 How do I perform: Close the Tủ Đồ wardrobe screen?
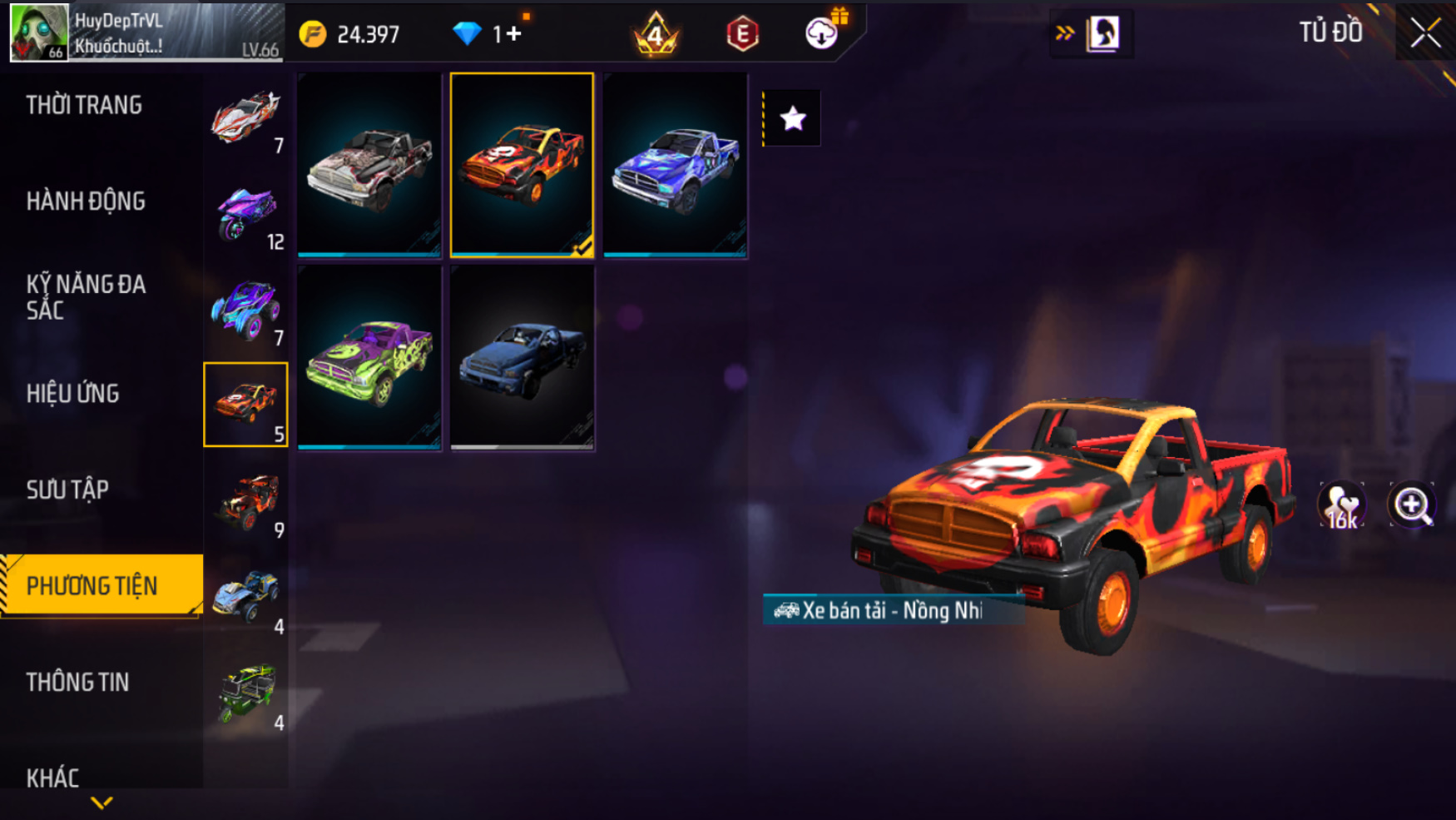click(1425, 33)
